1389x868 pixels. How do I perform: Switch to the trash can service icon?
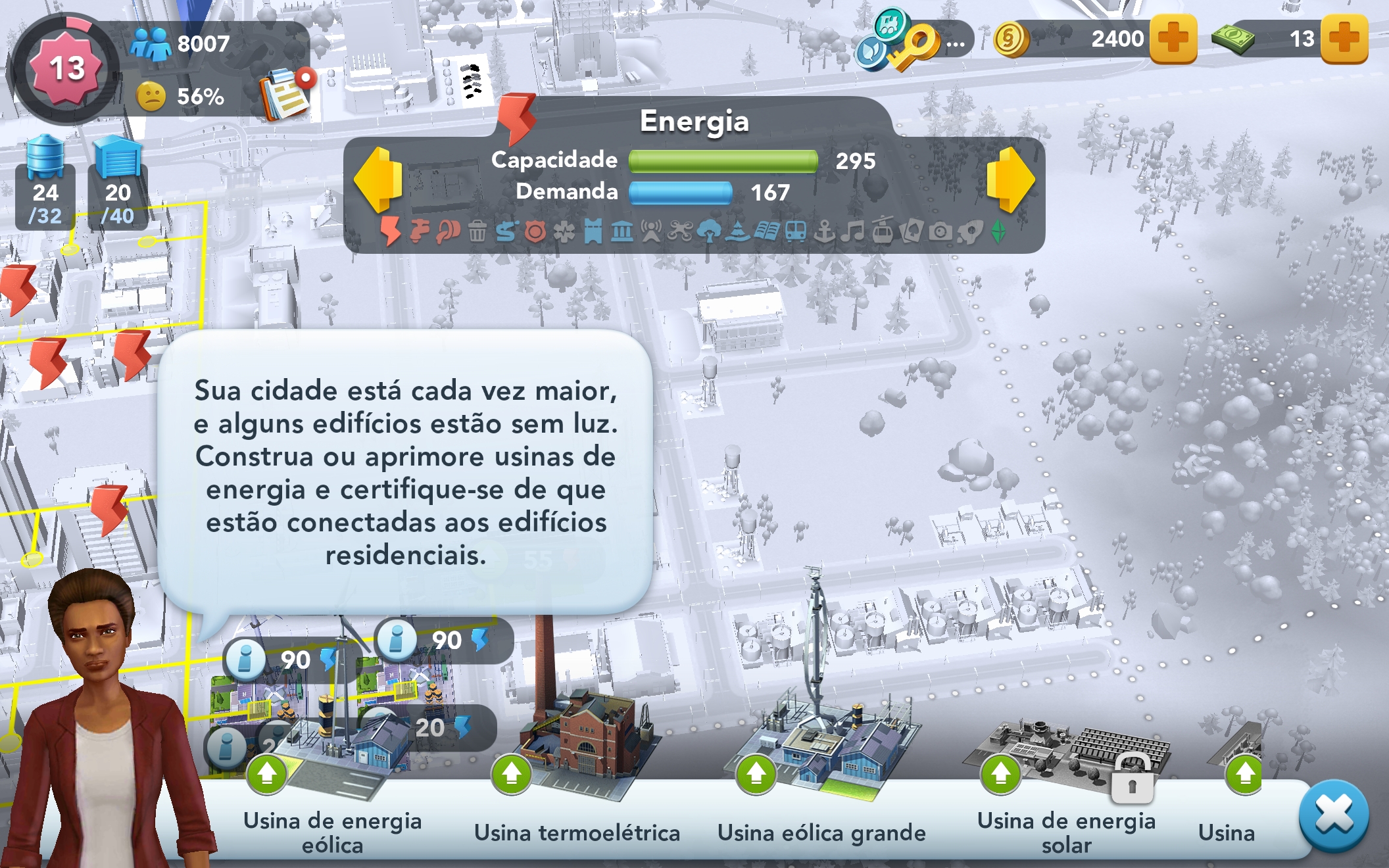click(x=477, y=231)
